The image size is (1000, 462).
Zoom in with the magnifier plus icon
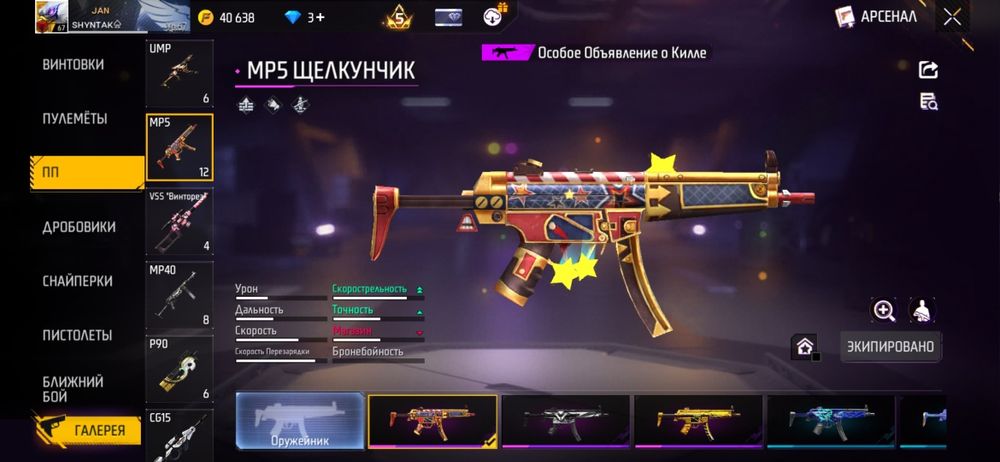coord(884,311)
